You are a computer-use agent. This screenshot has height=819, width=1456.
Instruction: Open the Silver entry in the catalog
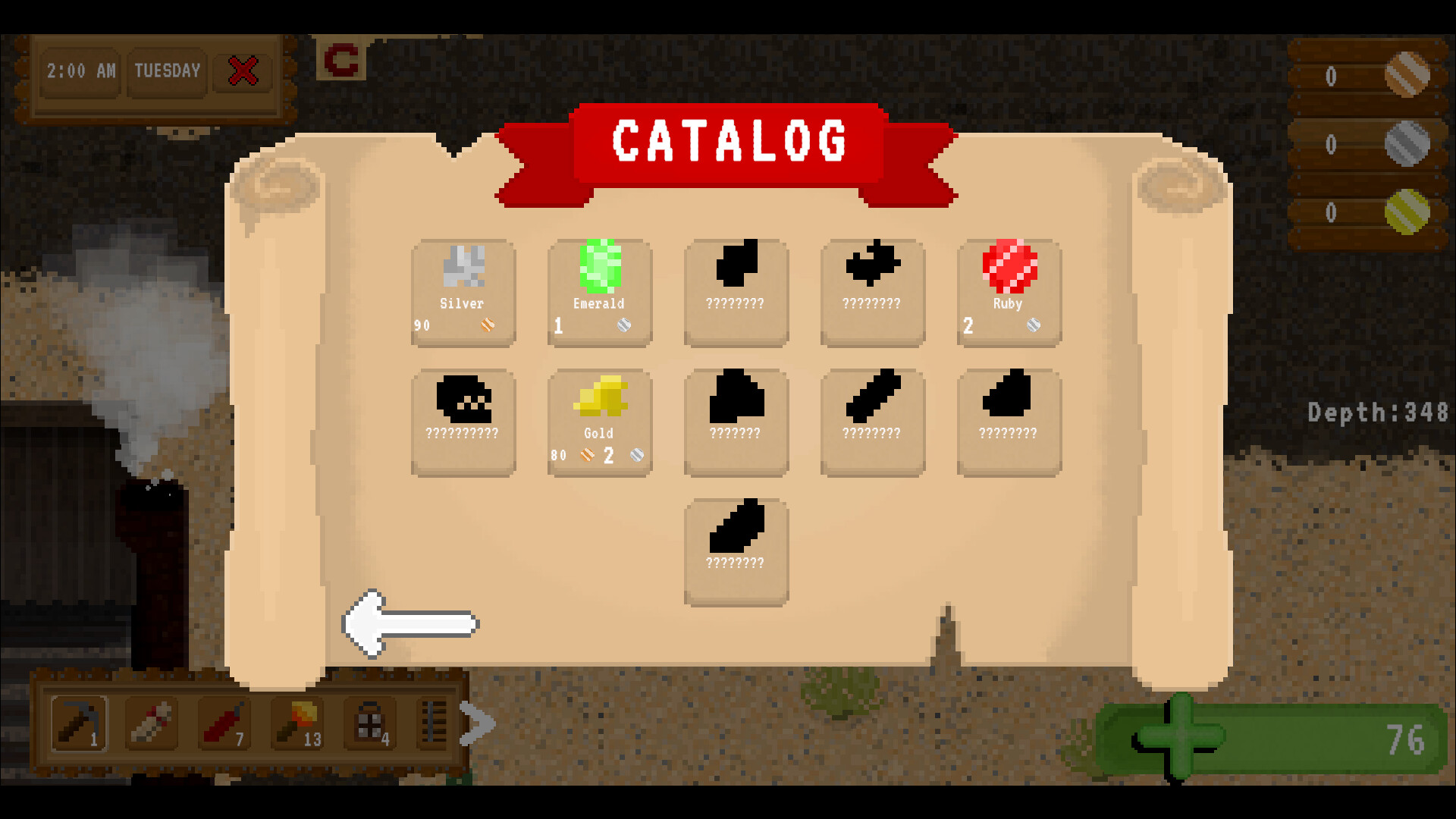[463, 292]
